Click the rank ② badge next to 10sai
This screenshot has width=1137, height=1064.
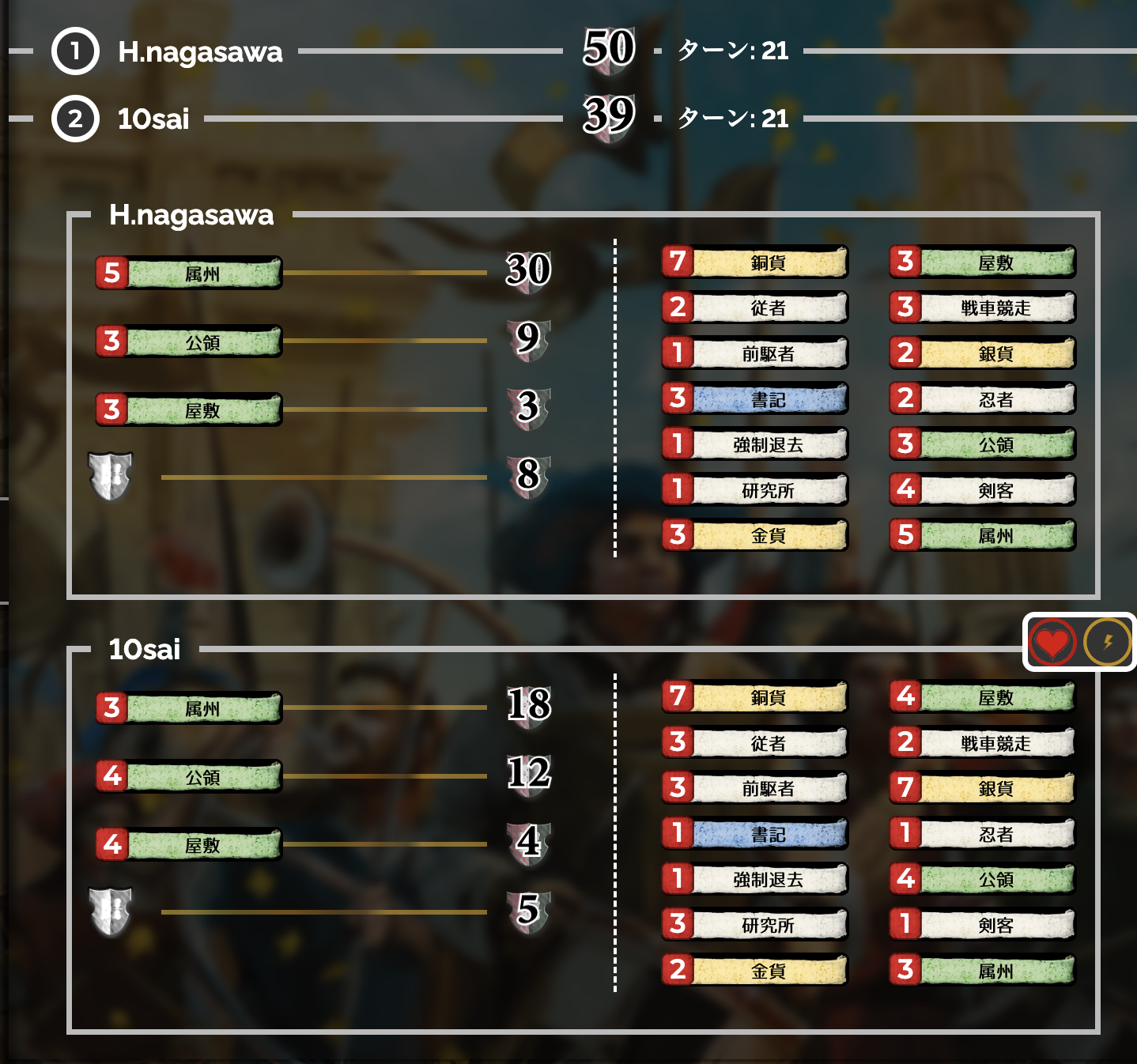pyautogui.click(x=75, y=120)
